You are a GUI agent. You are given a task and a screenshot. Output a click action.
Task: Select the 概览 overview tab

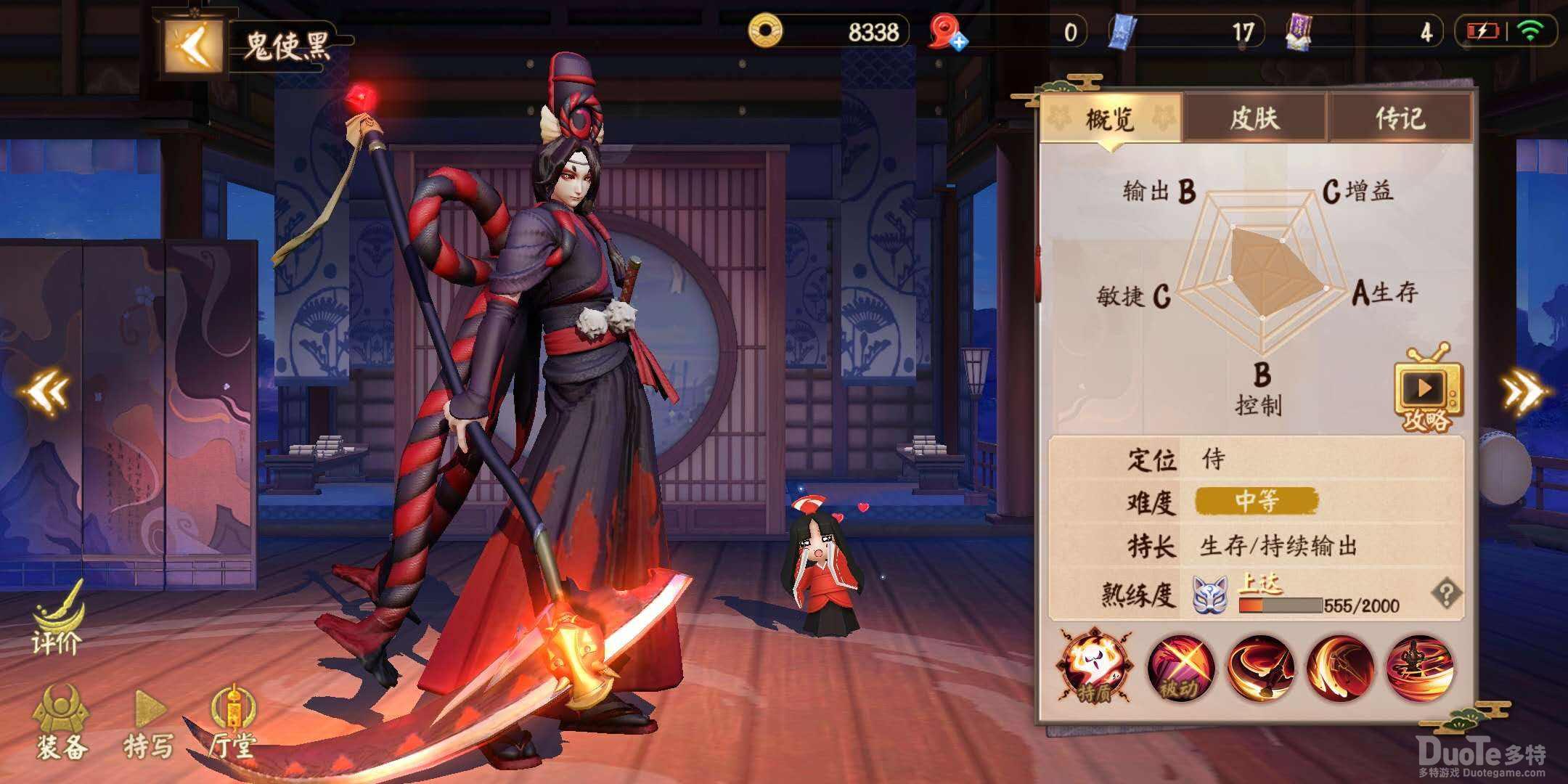[1110, 118]
